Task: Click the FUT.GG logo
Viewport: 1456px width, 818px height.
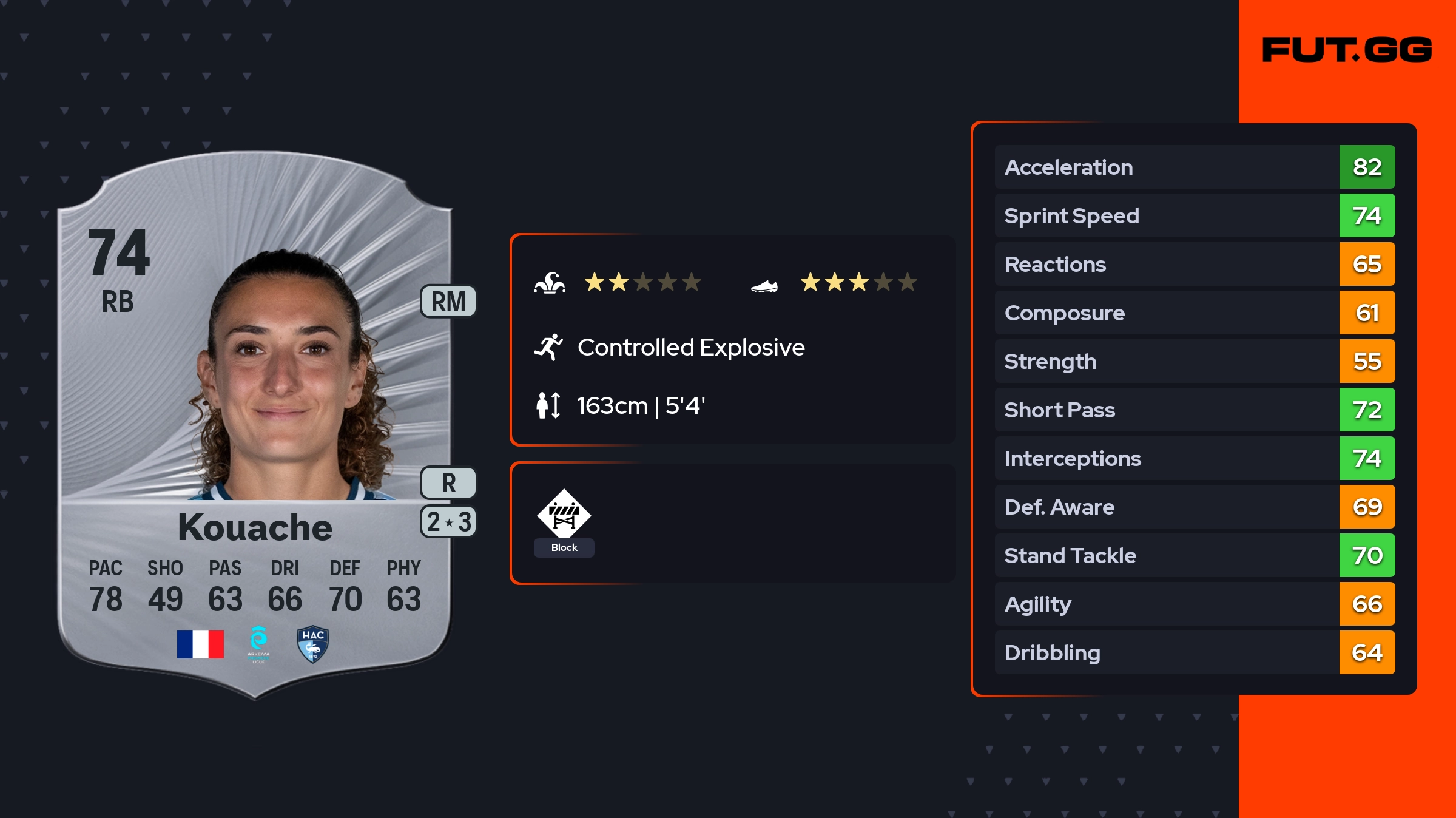Action: [1347, 50]
